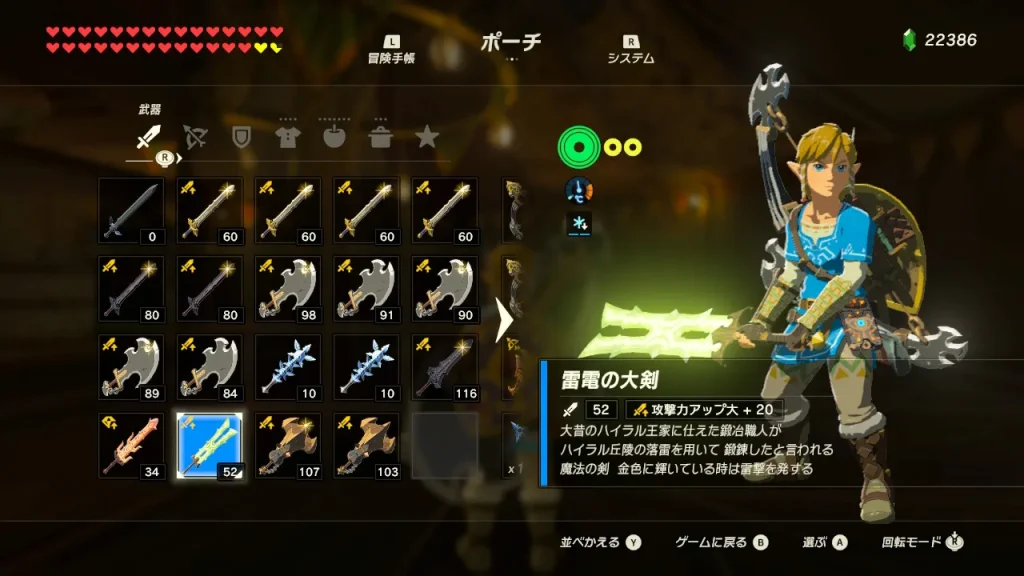The height and width of the screenshot is (576, 1024).
Task: Open the cooking pot food tab
Action: click(381, 137)
